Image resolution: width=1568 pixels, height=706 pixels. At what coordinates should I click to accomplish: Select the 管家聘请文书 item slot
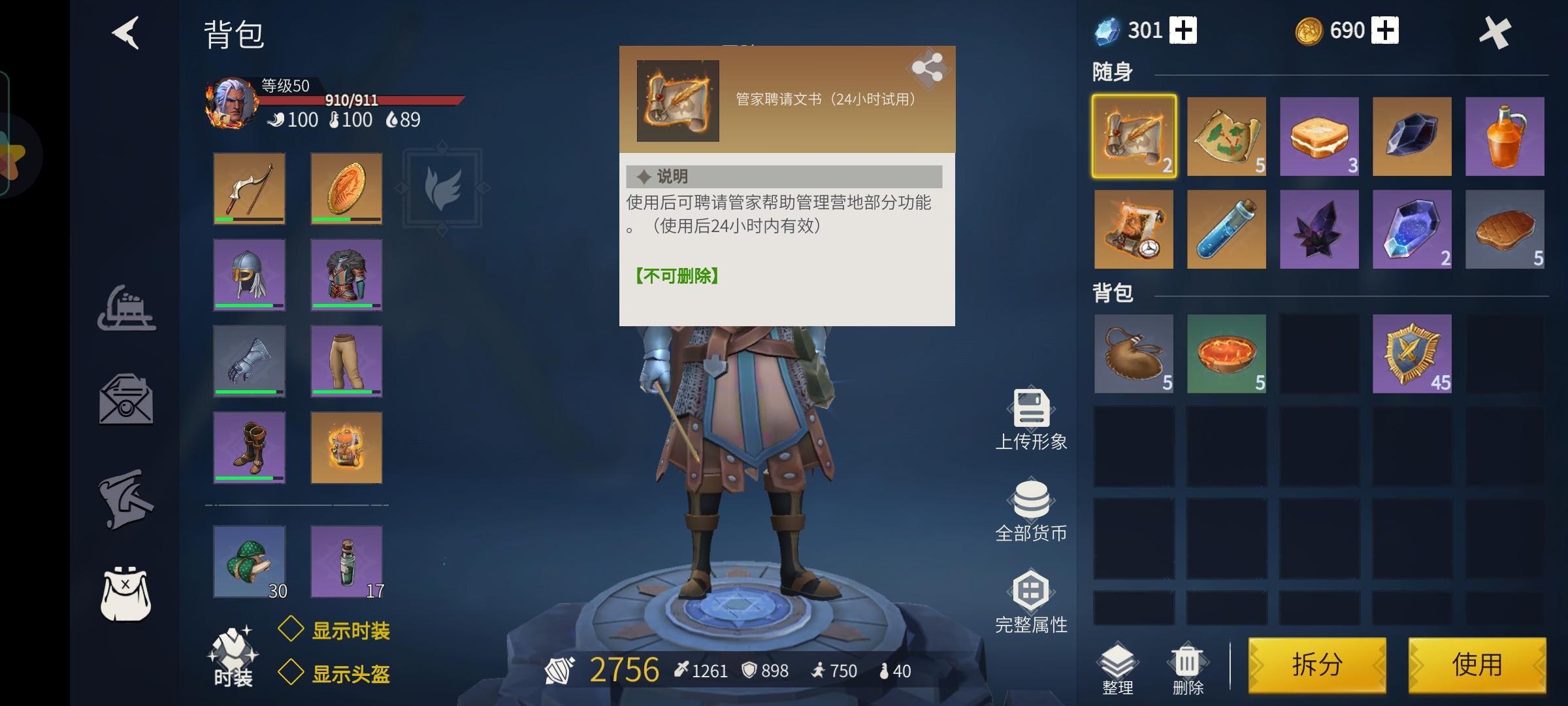point(1134,135)
